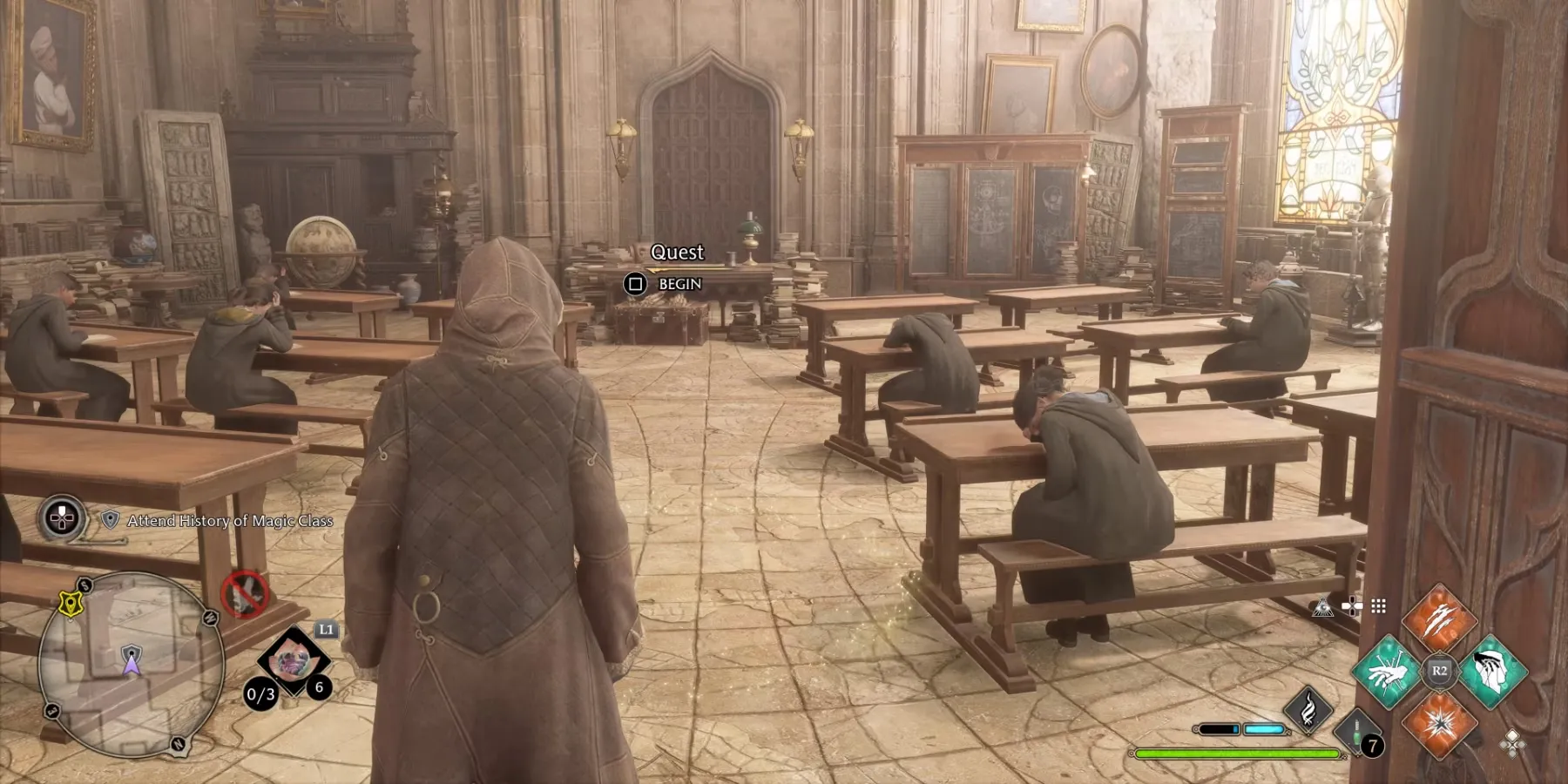
Task: Click the Revelio eye-in-triangle icon
Action: pyautogui.click(x=1323, y=607)
